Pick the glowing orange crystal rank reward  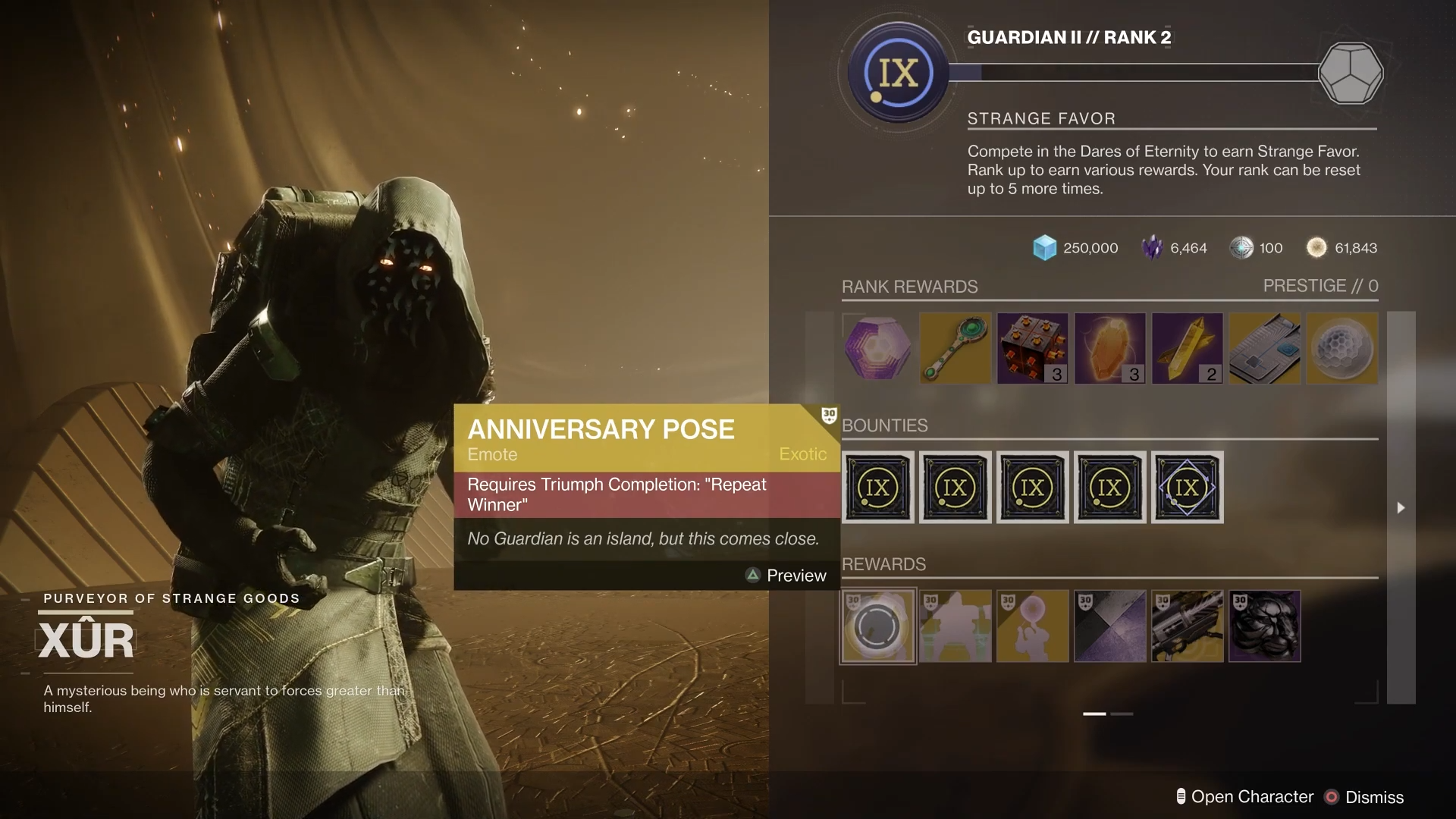[1109, 348]
